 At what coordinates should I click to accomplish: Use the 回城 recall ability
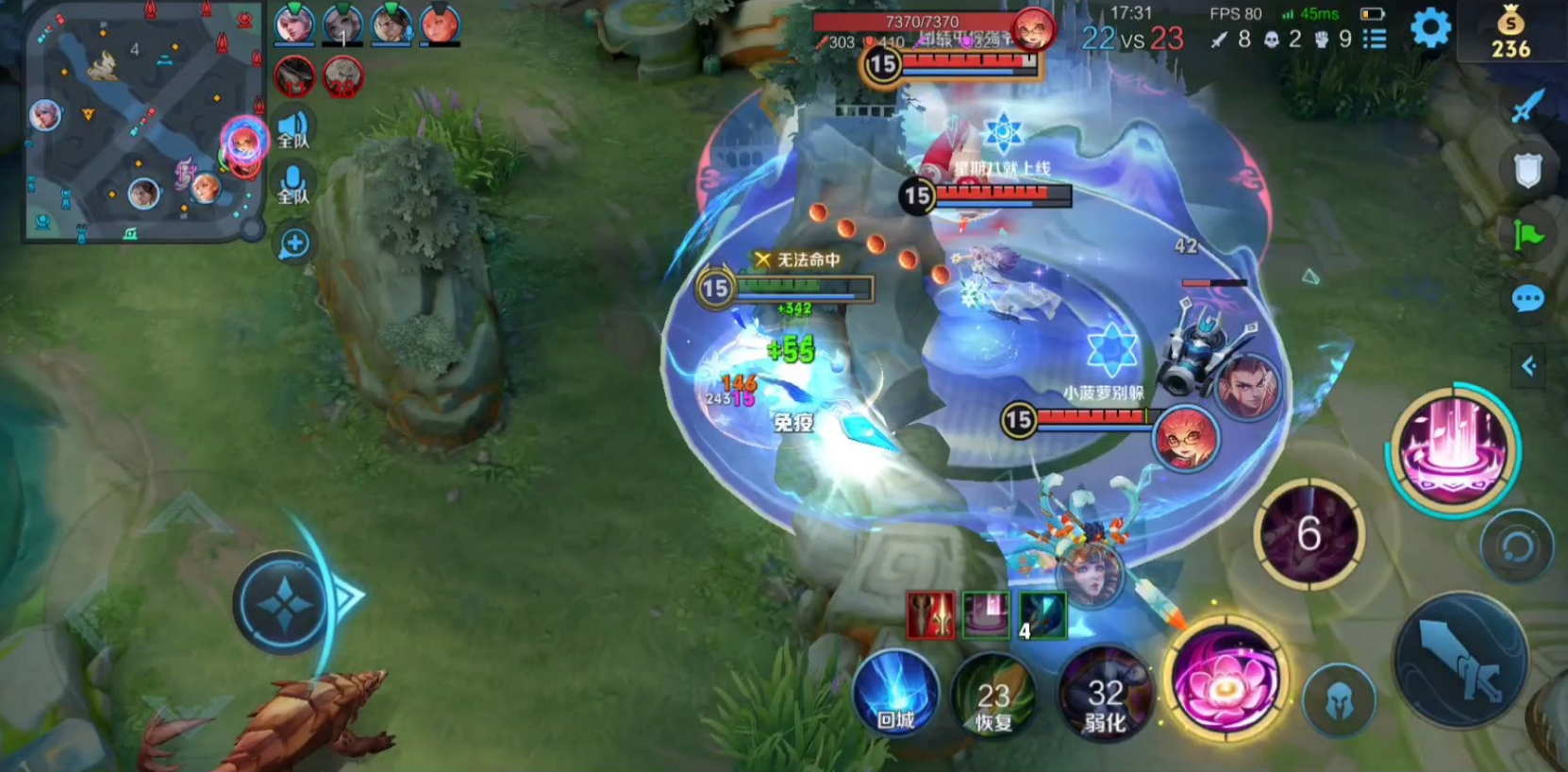pyautogui.click(x=895, y=694)
